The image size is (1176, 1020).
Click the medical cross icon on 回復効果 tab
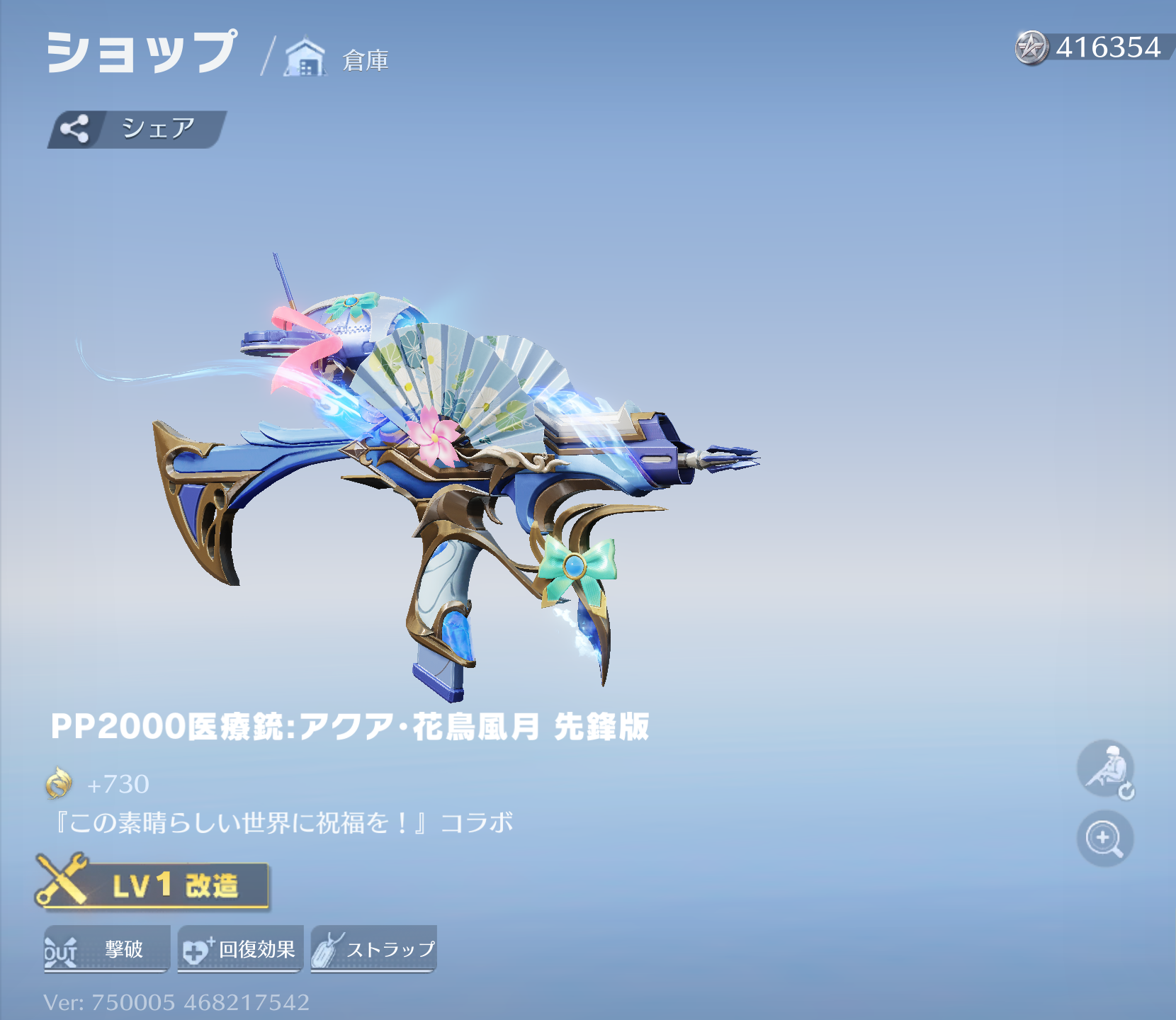[198, 950]
